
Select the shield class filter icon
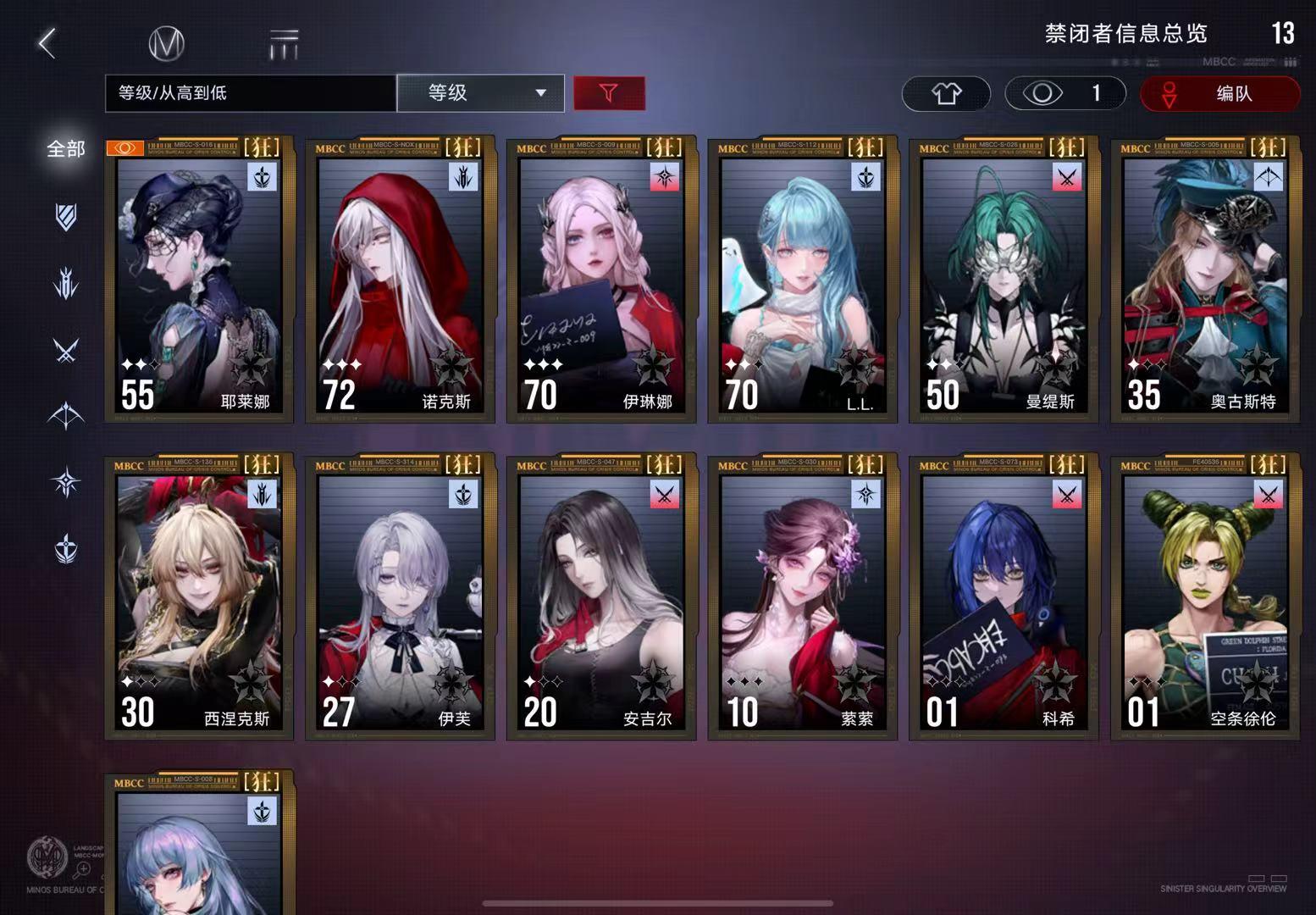click(x=66, y=219)
